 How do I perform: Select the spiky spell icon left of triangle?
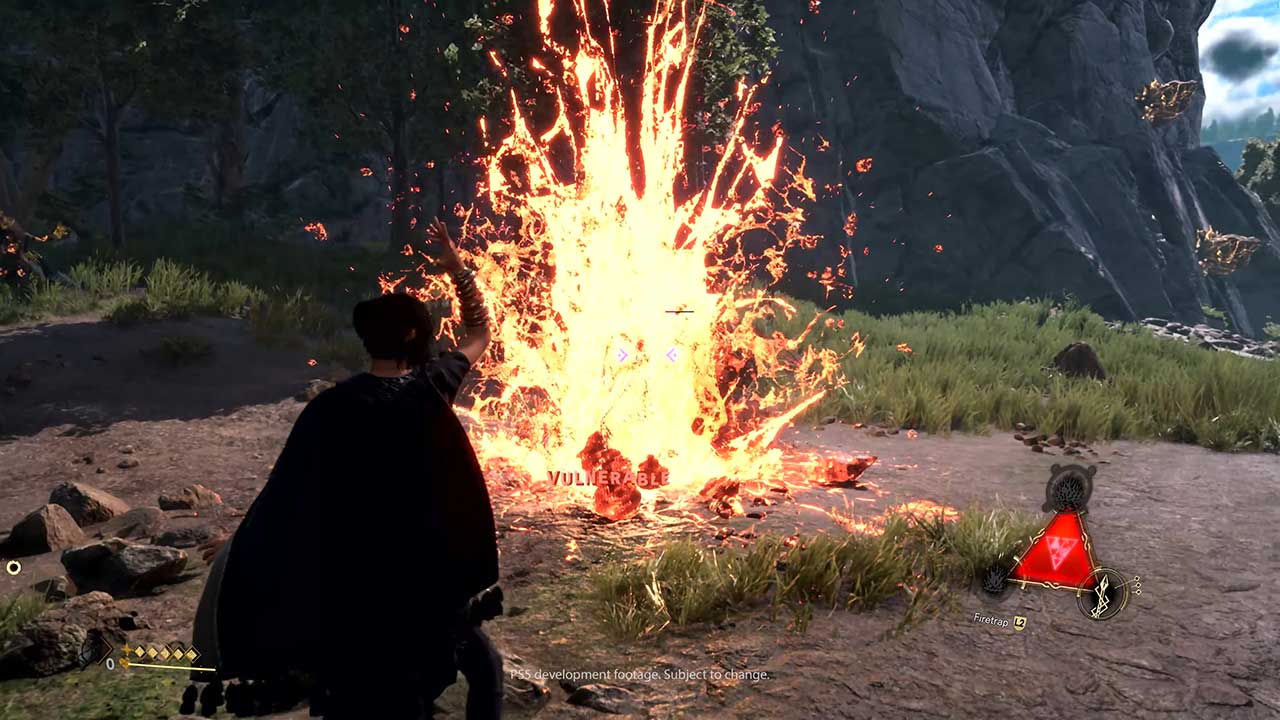click(x=996, y=579)
